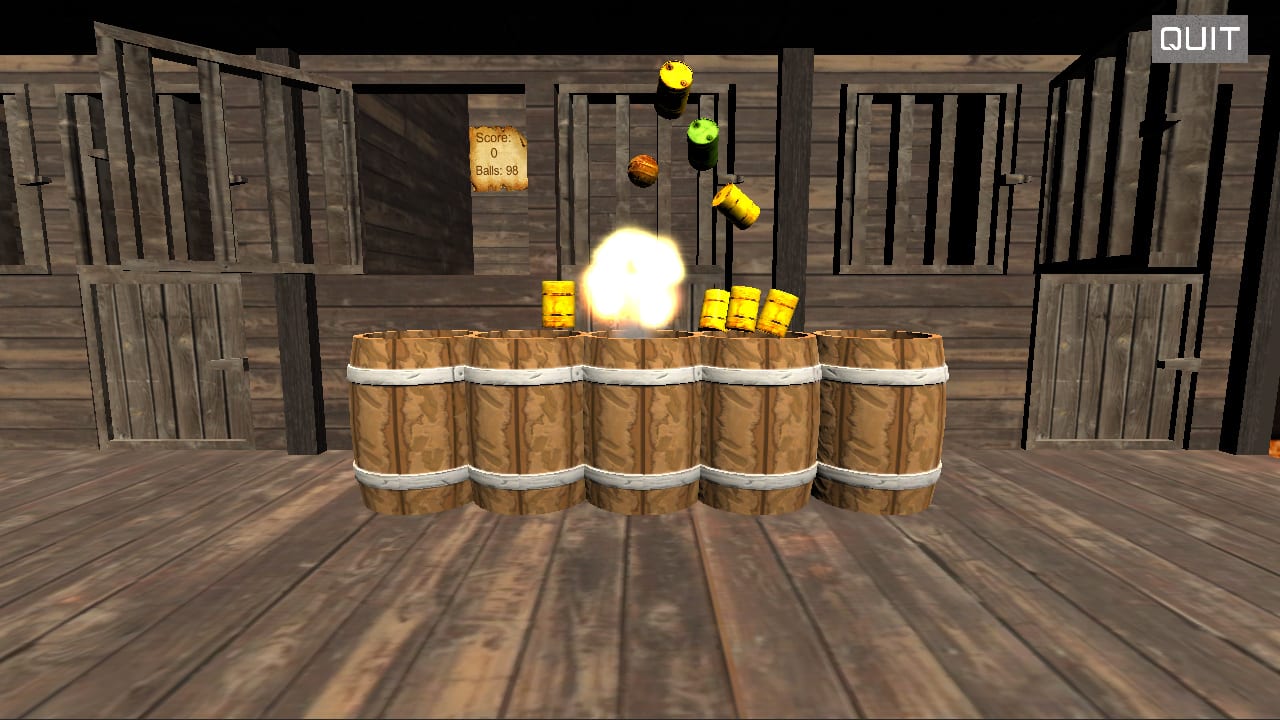Viewport: 1280px width, 720px height.
Task: Click the Balls: 98 counter text
Action: 497,170
